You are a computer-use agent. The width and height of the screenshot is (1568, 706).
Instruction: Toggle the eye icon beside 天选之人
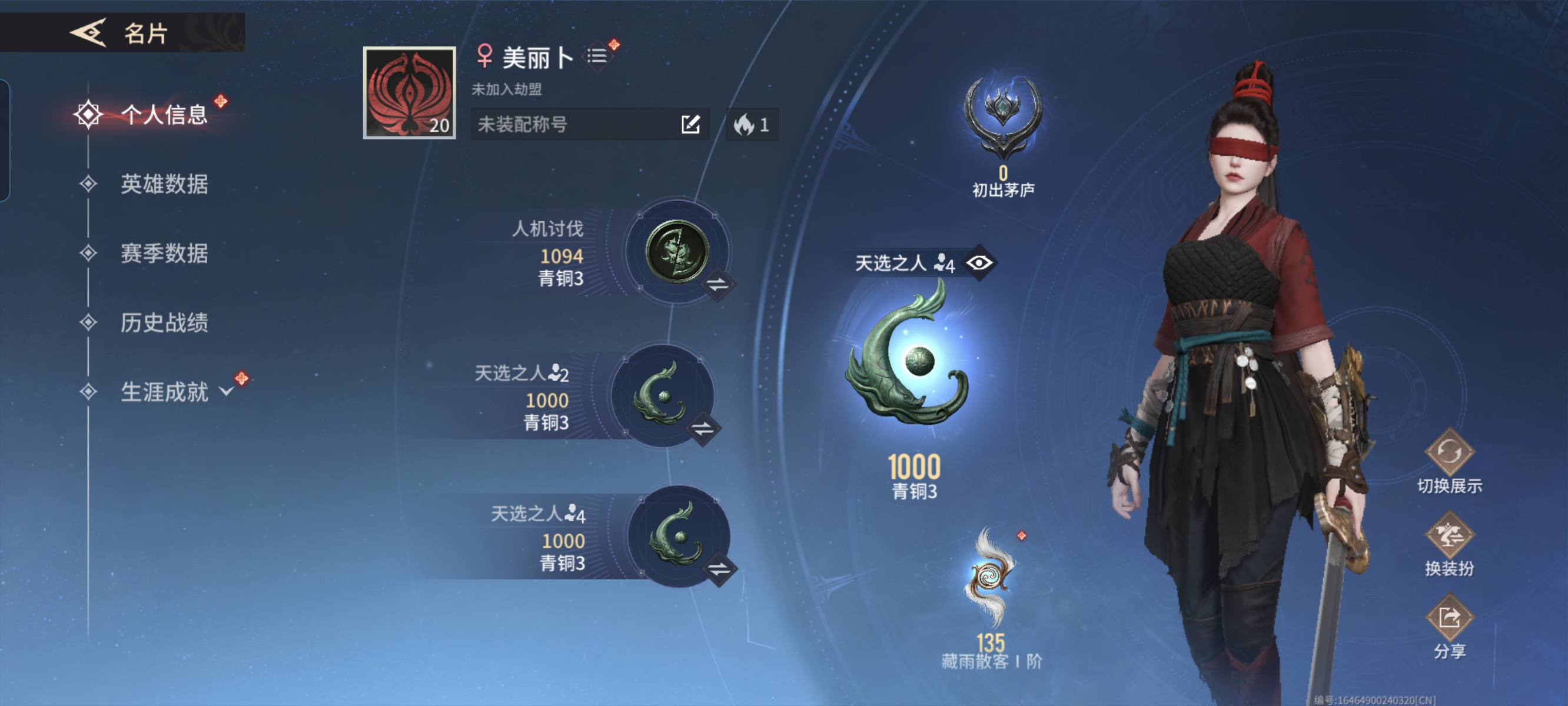pos(979,262)
